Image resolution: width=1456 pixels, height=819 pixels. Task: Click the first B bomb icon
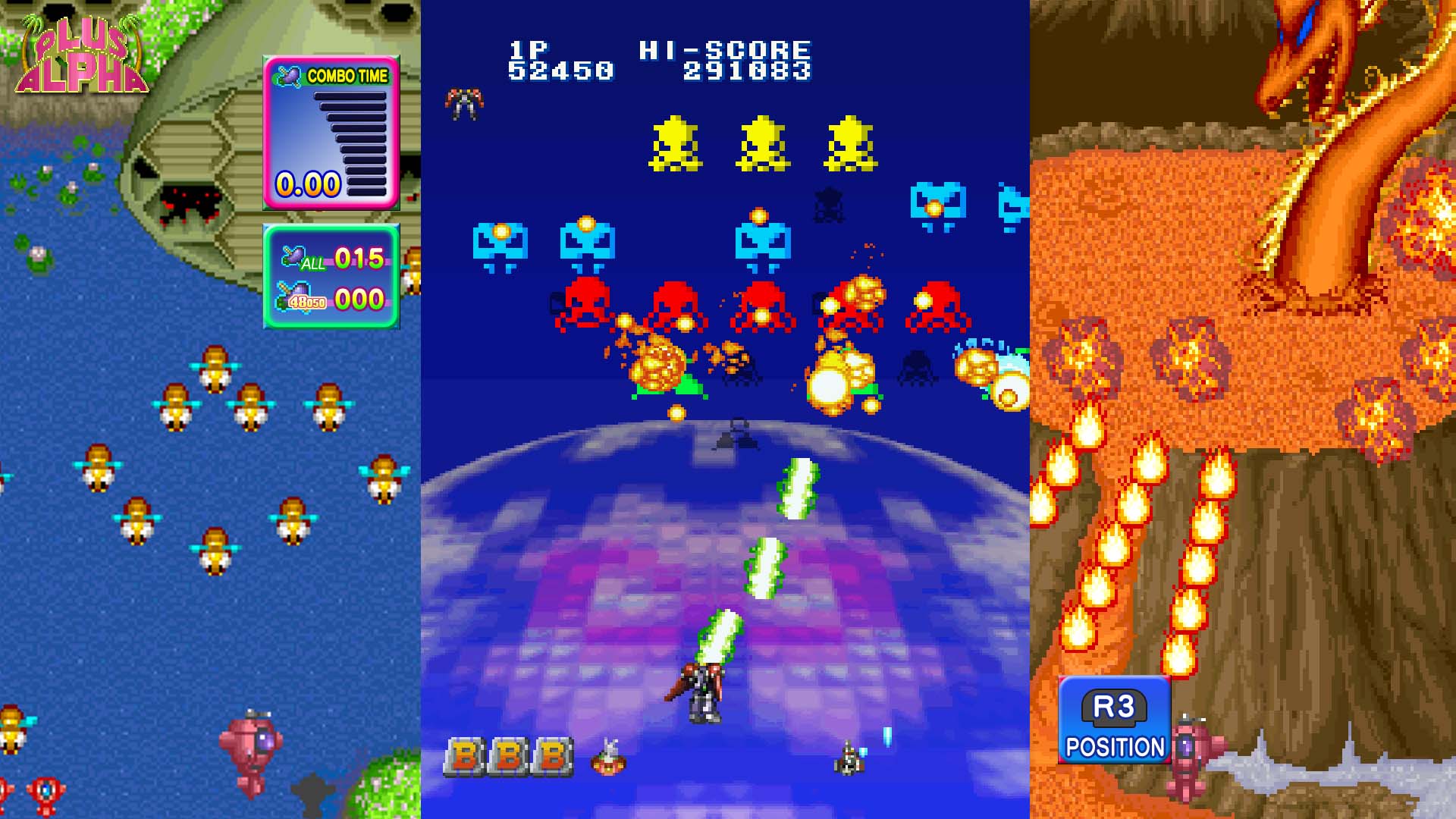[x=466, y=755]
